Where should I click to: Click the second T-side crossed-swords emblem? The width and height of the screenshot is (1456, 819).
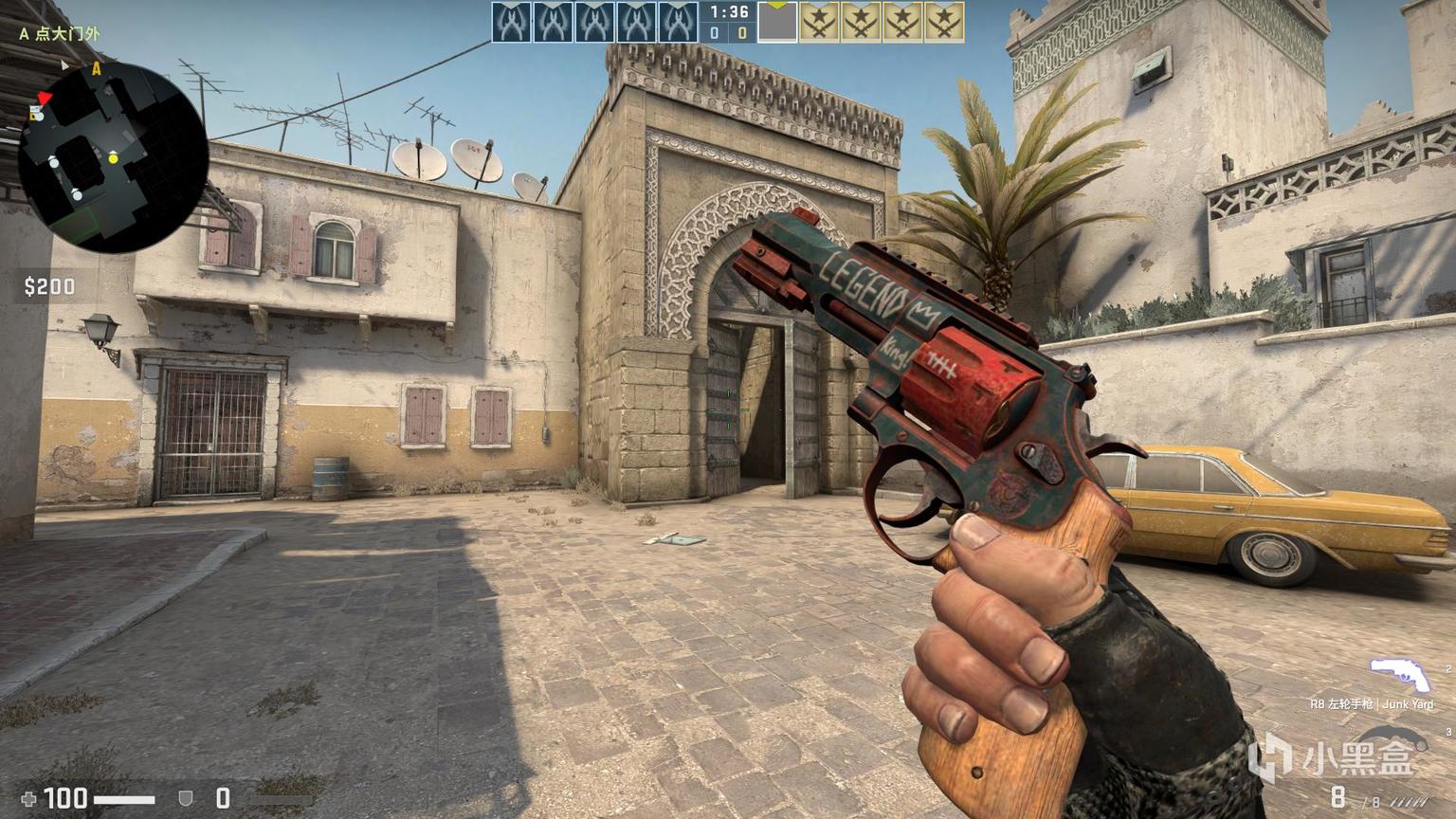click(858, 21)
